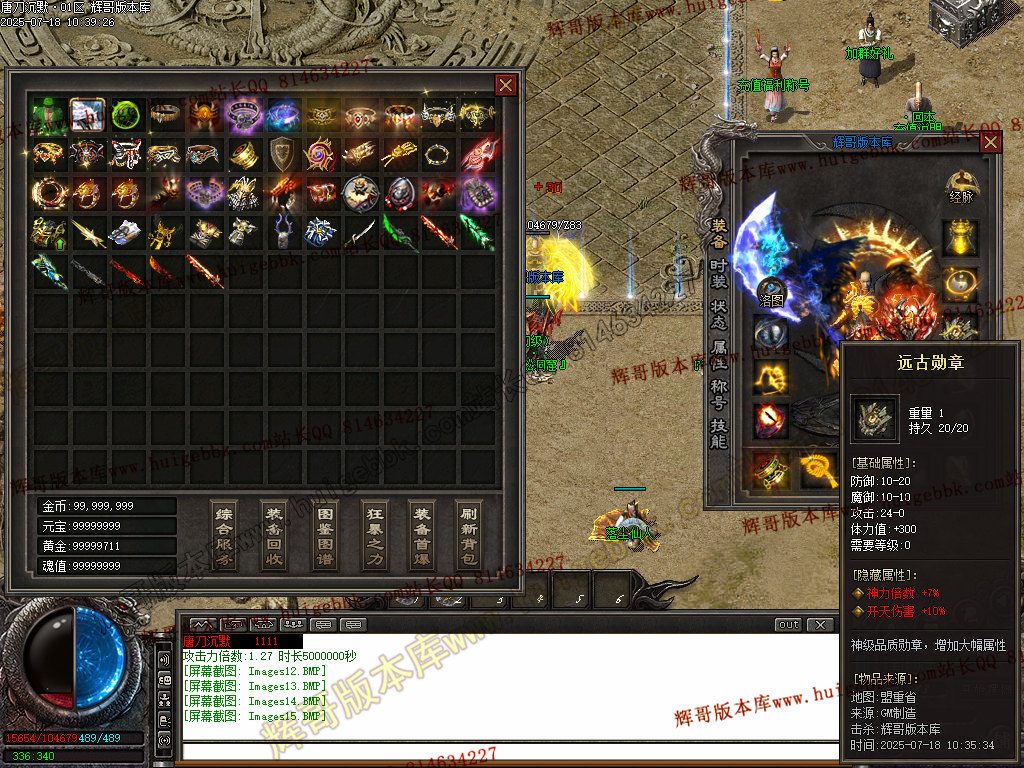The height and width of the screenshot is (768, 1024).
Task: Click the chat window's out button
Action: 789,625
